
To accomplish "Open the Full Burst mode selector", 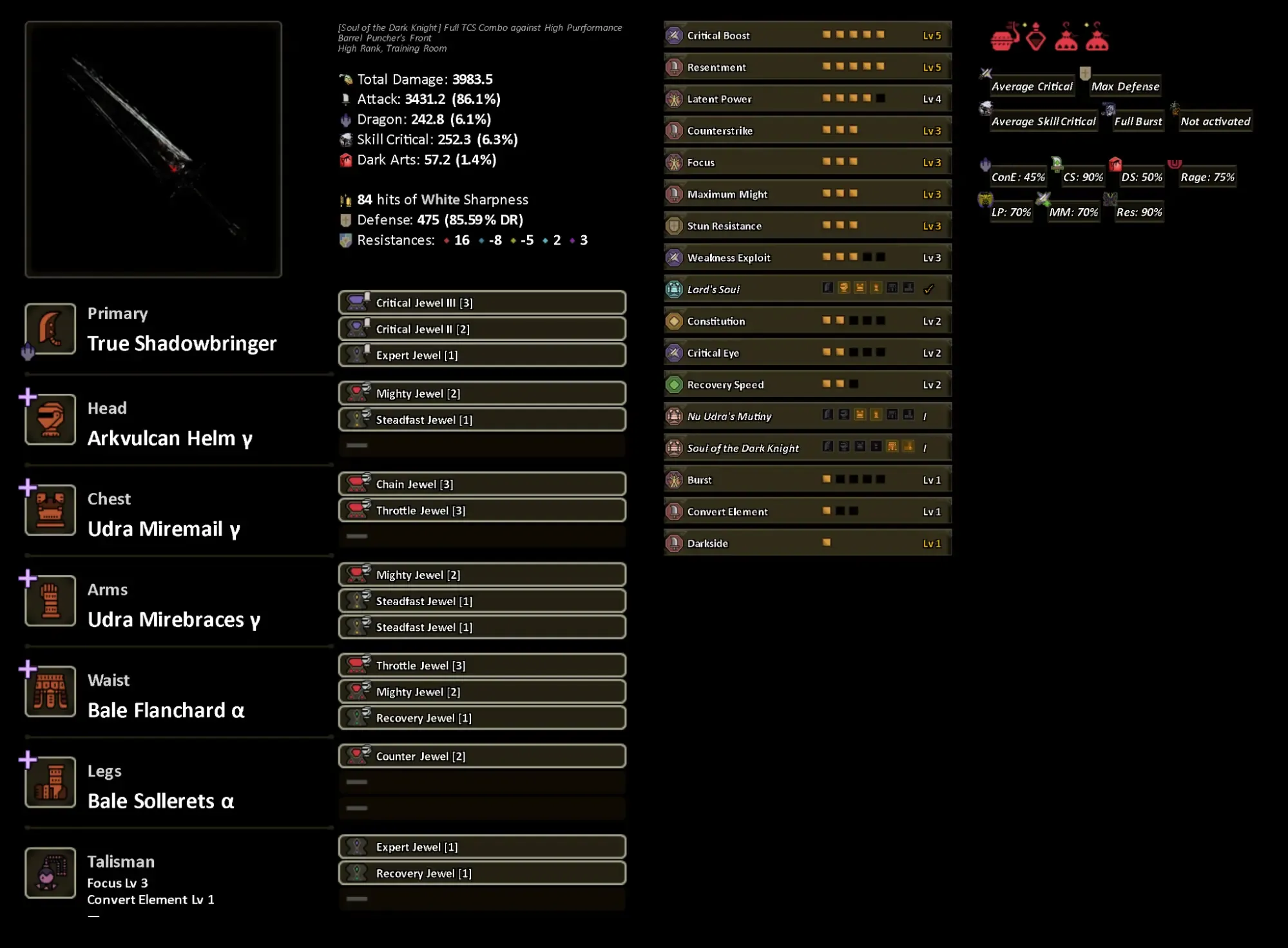I will [1137, 121].
